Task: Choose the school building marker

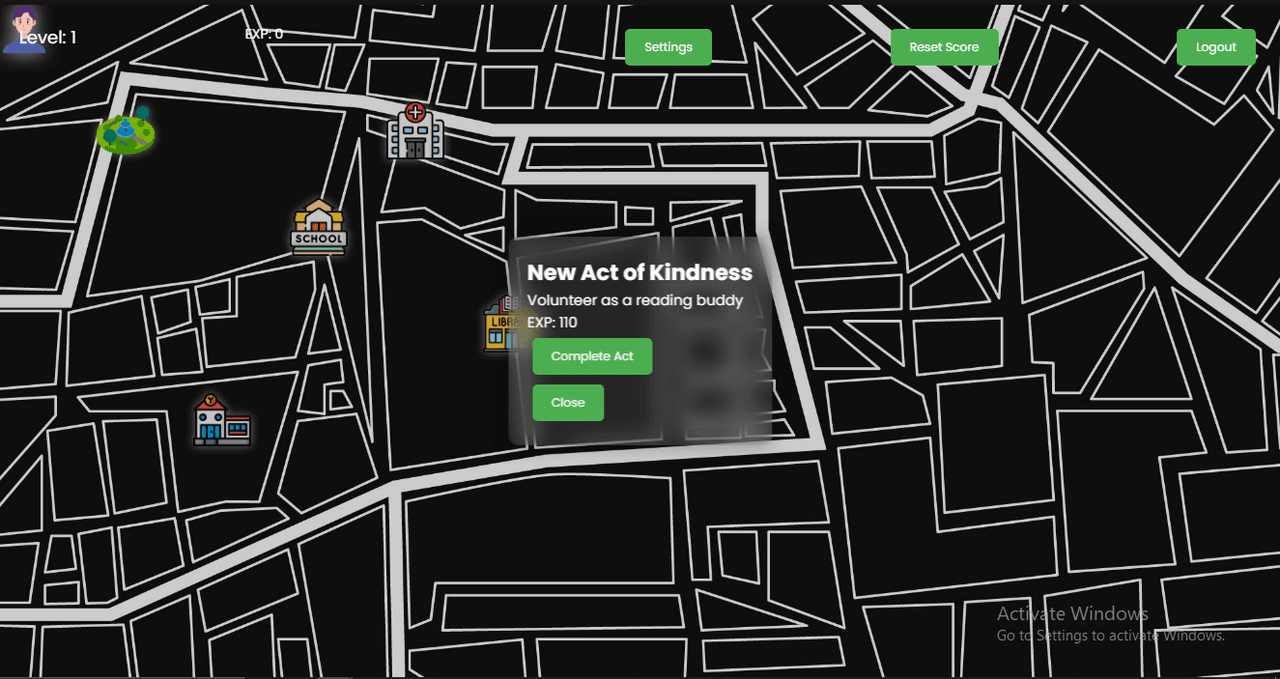Action: point(319,227)
